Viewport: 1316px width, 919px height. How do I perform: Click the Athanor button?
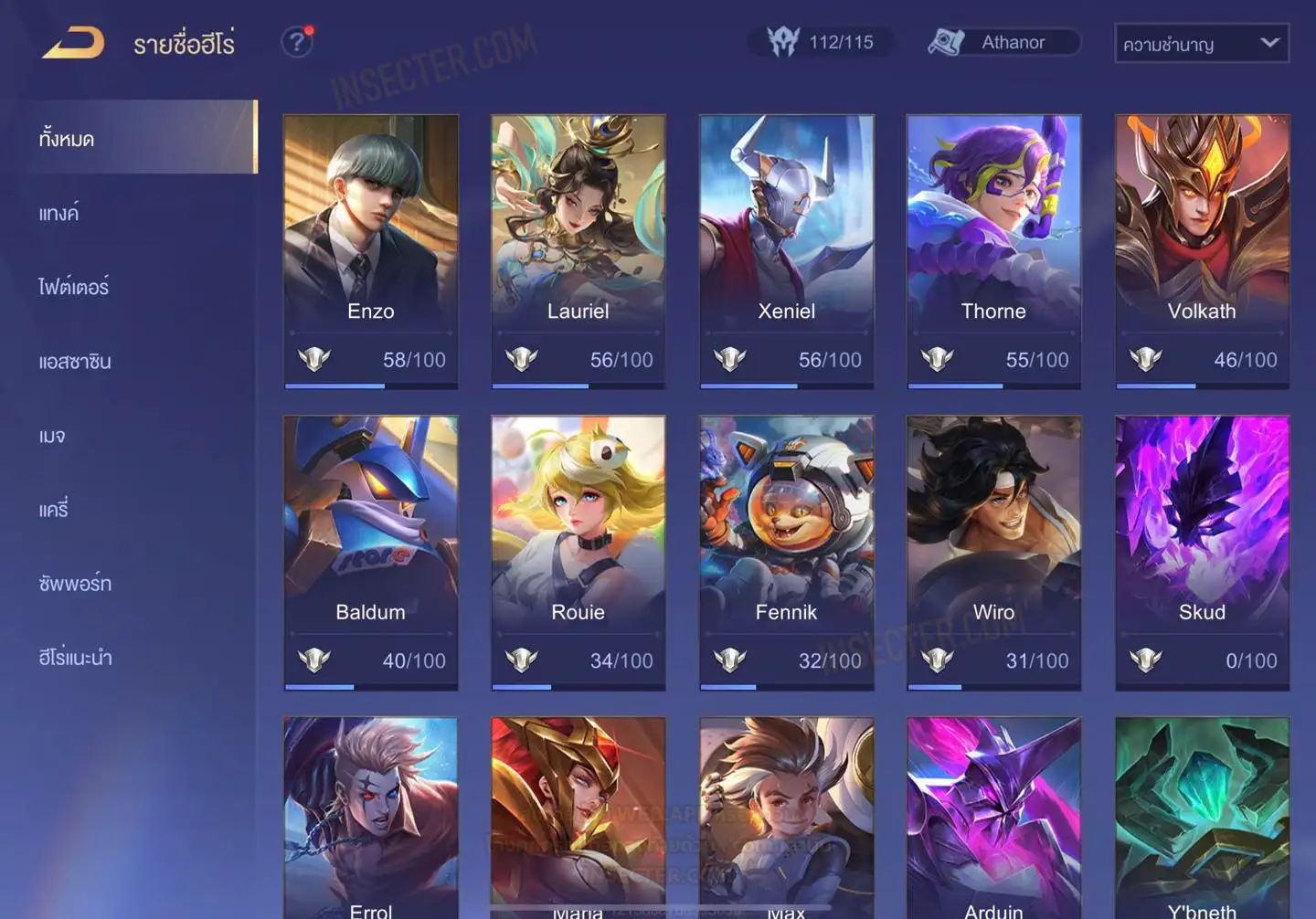click(x=1003, y=42)
